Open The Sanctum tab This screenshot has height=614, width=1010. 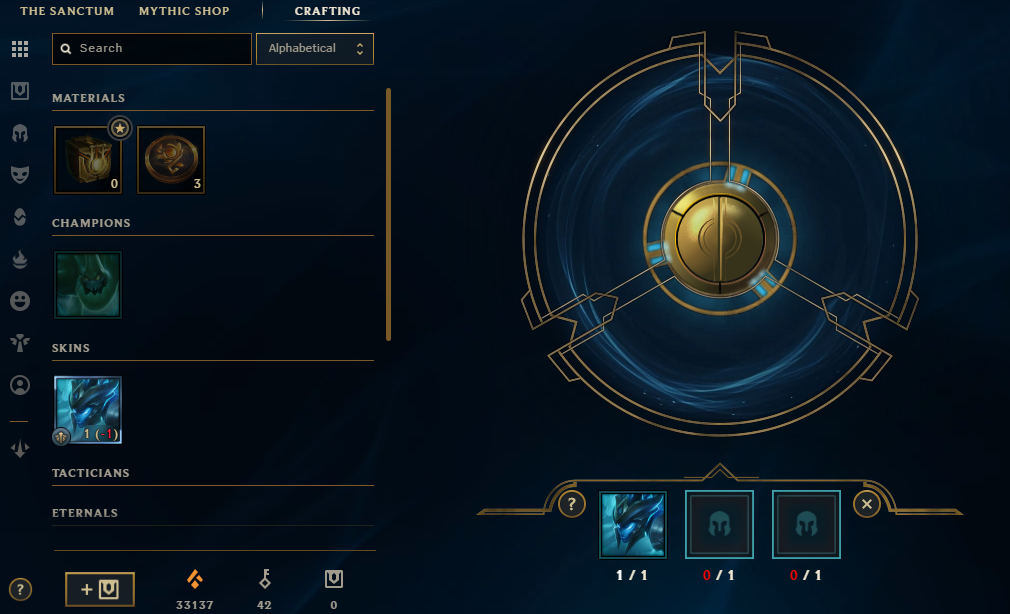tap(67, 11)
